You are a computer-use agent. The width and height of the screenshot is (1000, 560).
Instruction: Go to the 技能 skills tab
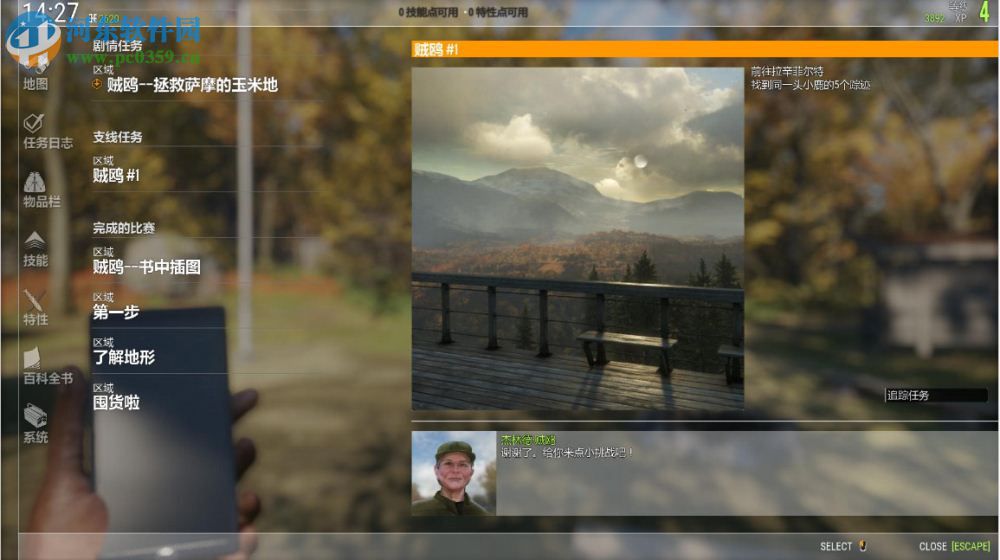35,248
